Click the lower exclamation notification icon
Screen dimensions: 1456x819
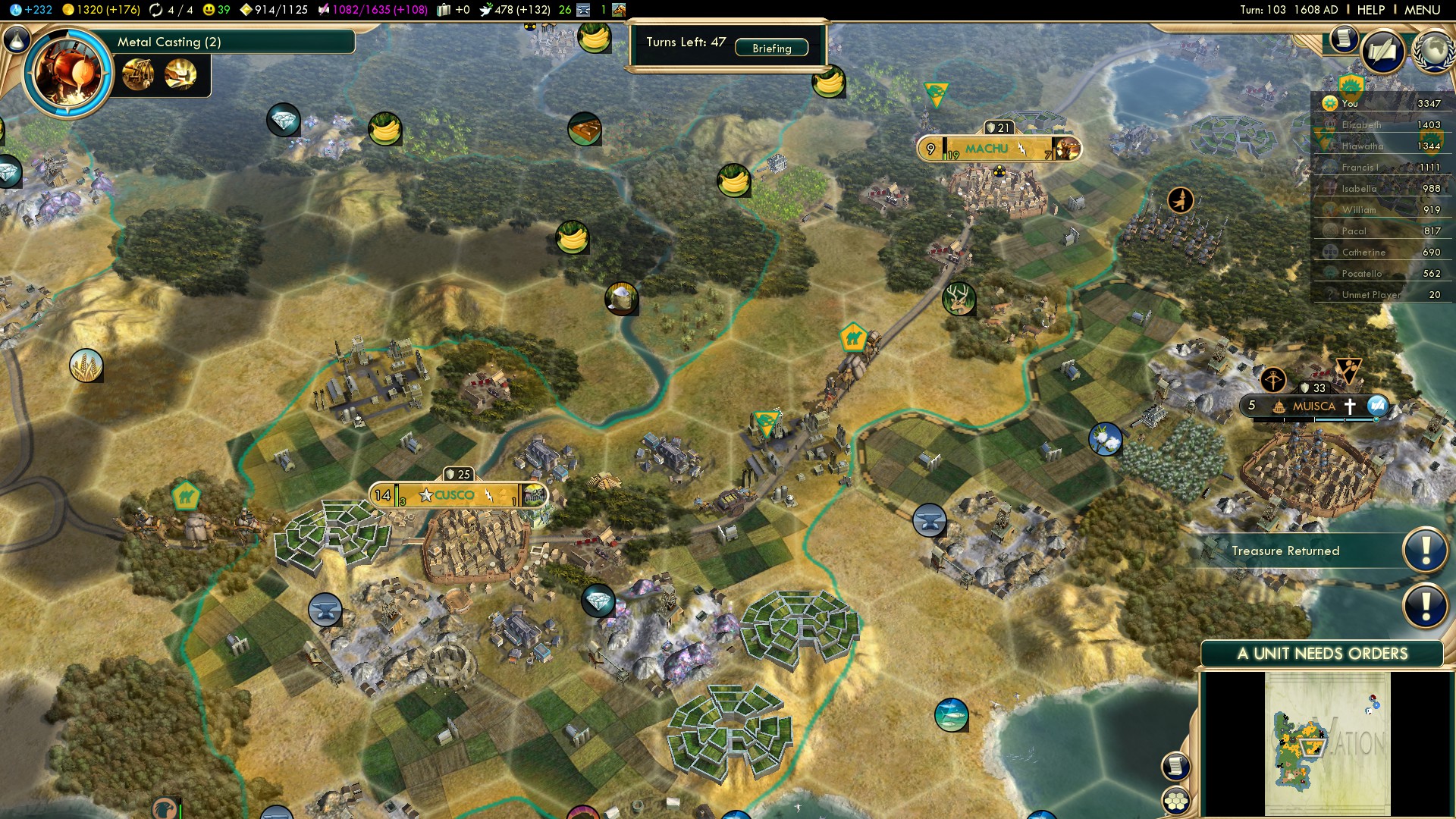coord(1425,606)
